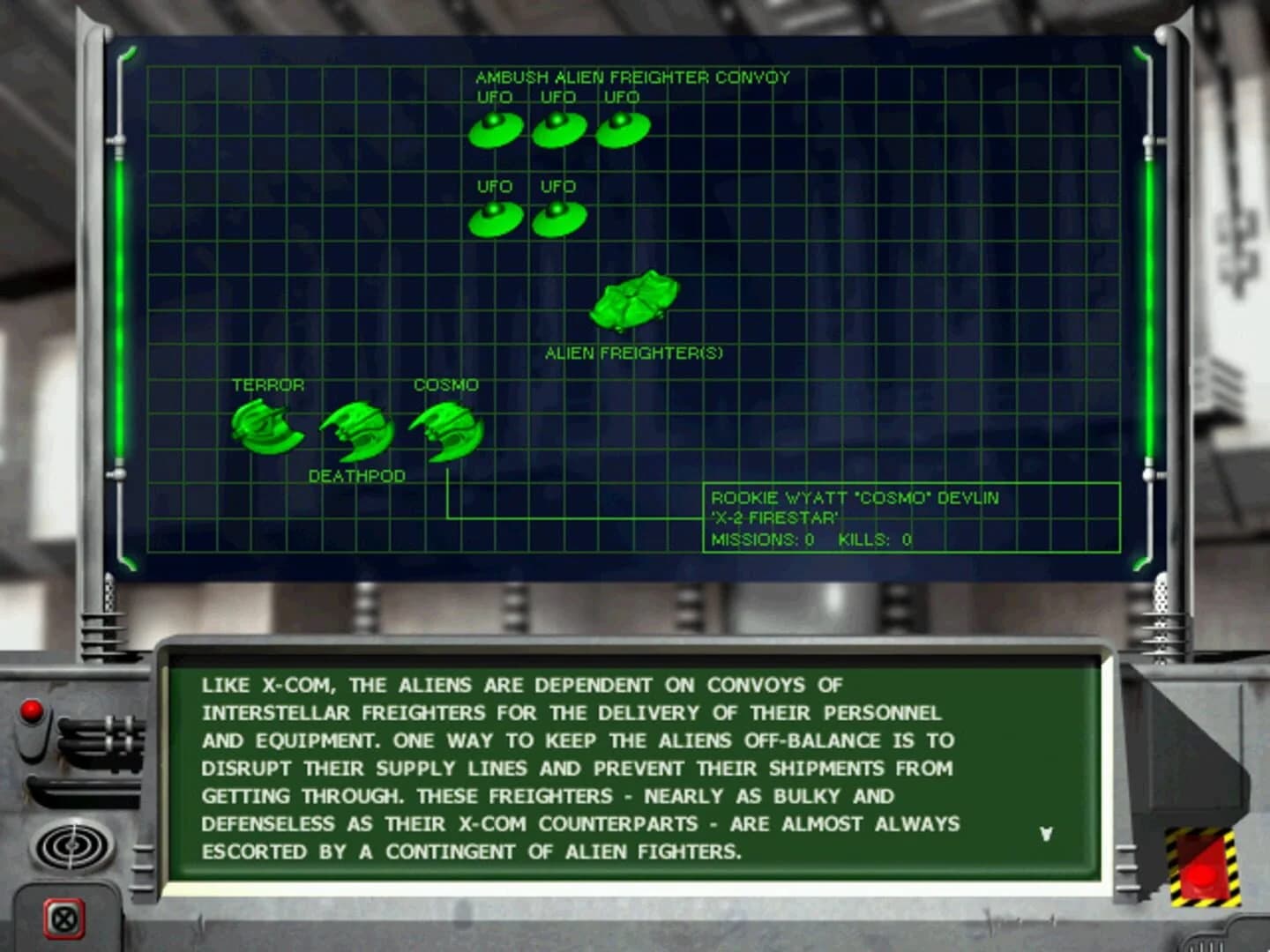The height and width of the screenshot is (952, 1270).
Task: Select the Alien Freighter icon on the grid
Action: tap(637, 302)
